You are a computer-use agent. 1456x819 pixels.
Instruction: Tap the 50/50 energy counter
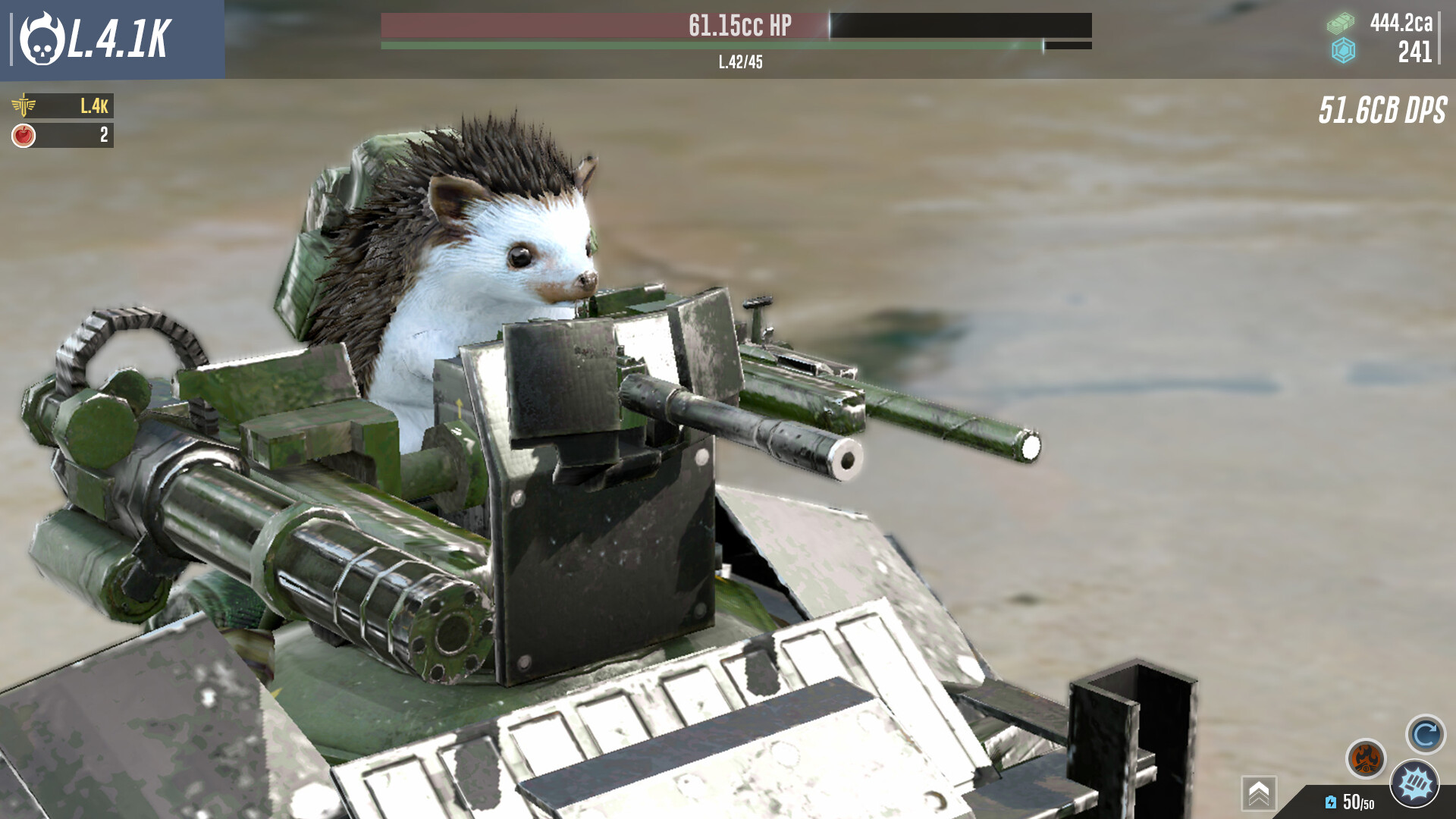click(x=1360, y=802)
